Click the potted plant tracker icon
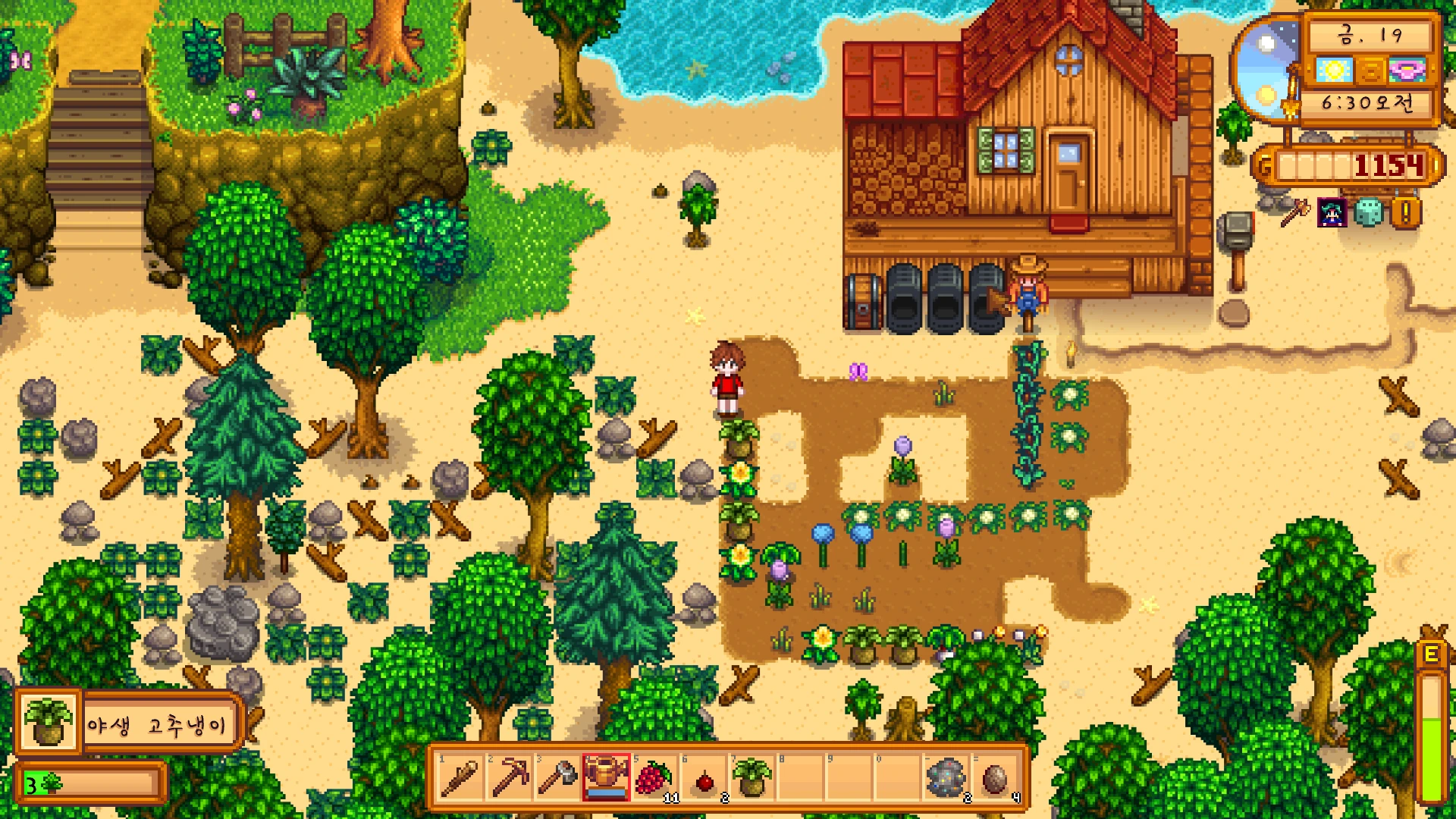Screen dimensions: 1456x819 pyautogui.click(x=47, y=722)
